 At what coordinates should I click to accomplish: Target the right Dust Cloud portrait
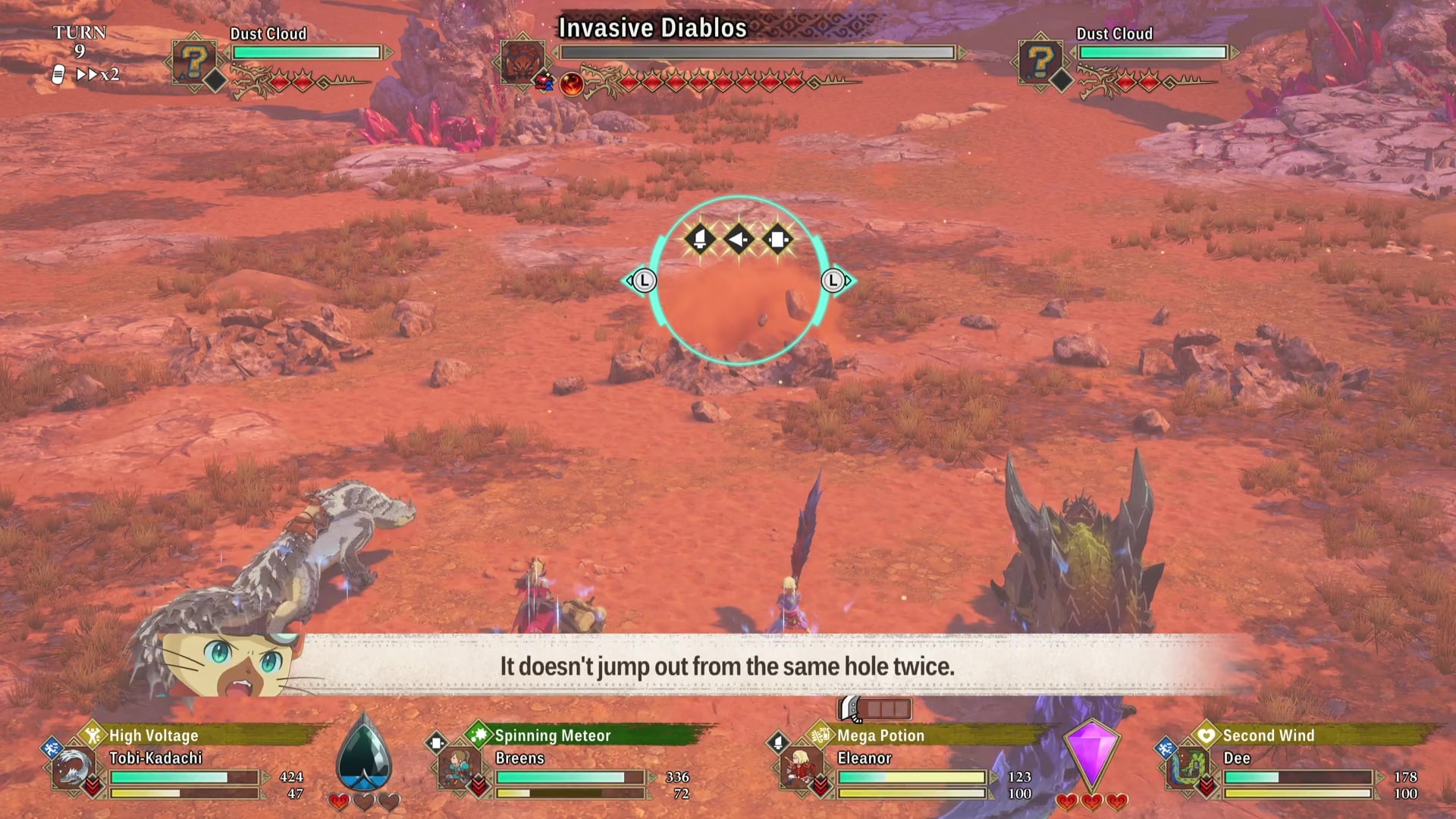coord(1040,61)
